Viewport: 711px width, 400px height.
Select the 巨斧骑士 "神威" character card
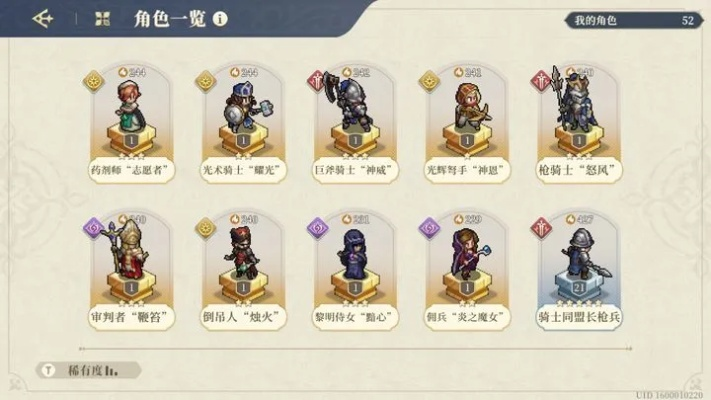click(355, 124)
